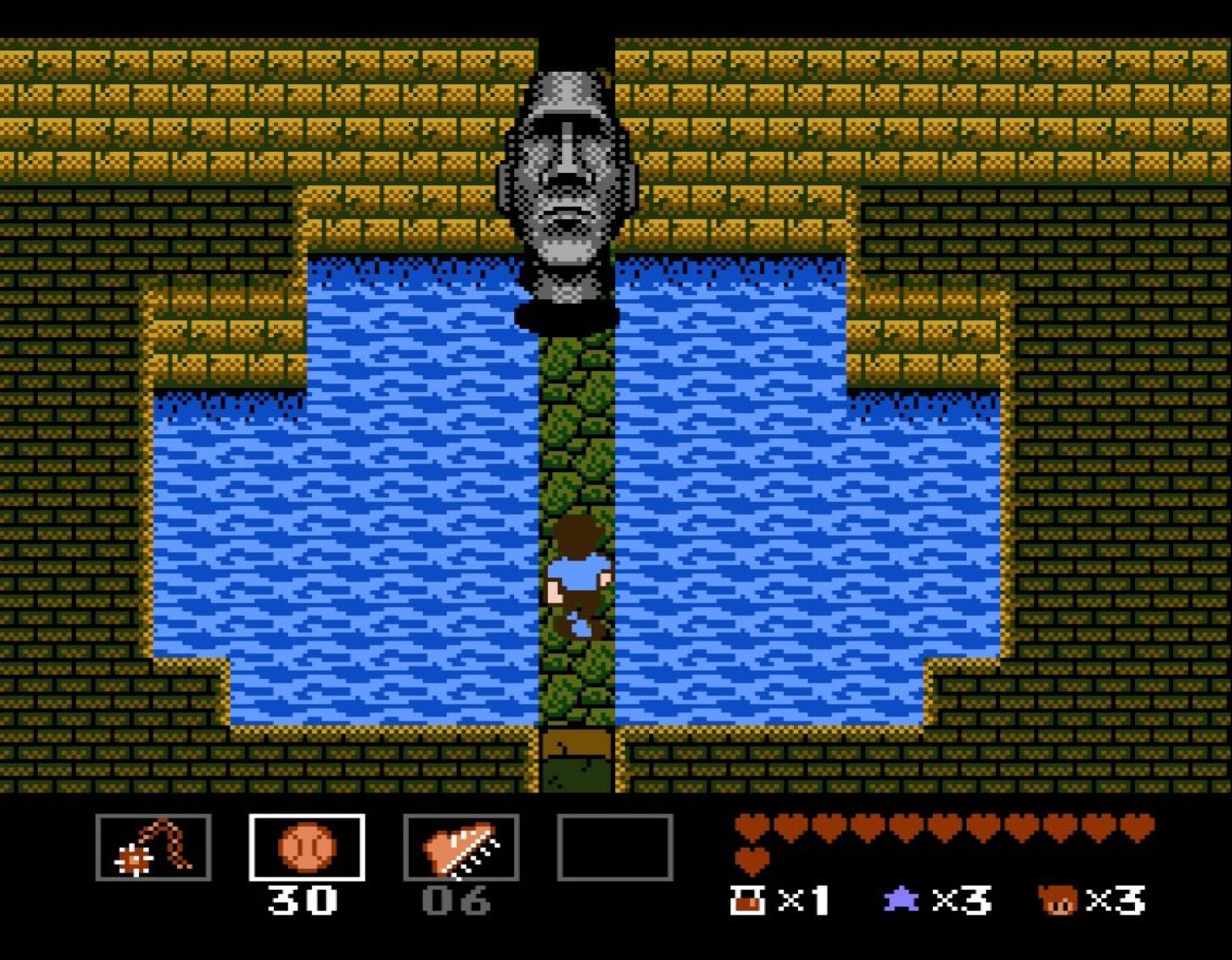The image size is (1232, 960).
Task: Click the lives counter face icon
Action: tap(1055, 902)
